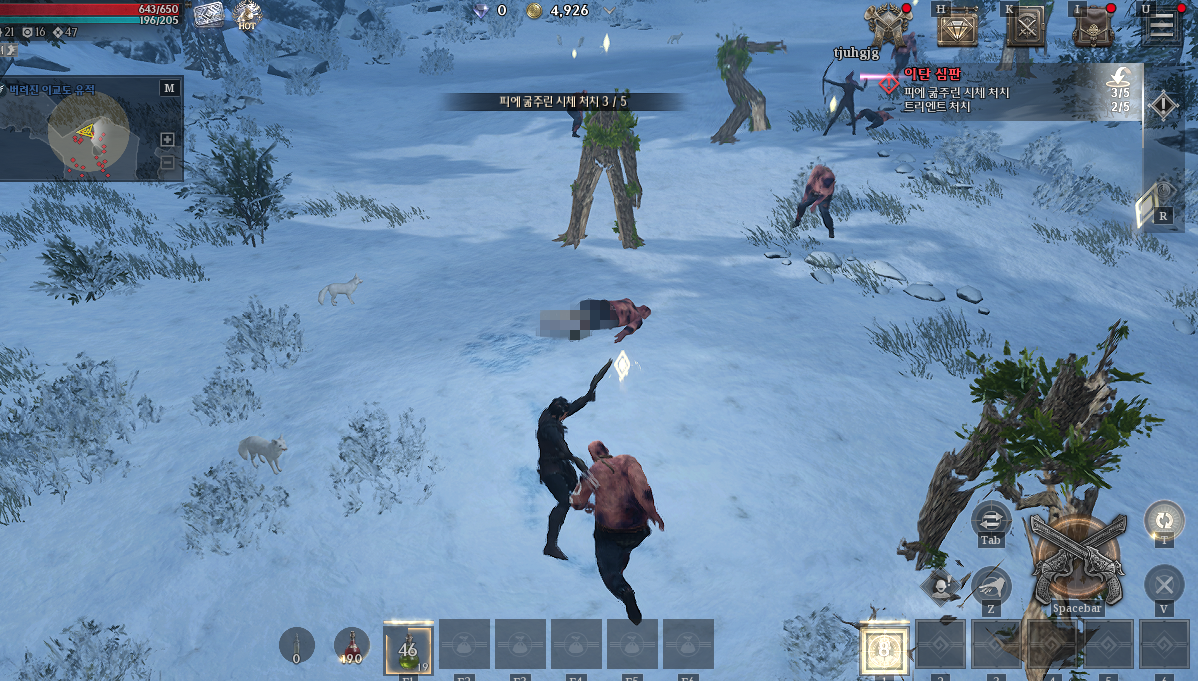The image size is (1198, 681).
Task: Activate the glowing skill in slot 1
Action: coord(885,650)
